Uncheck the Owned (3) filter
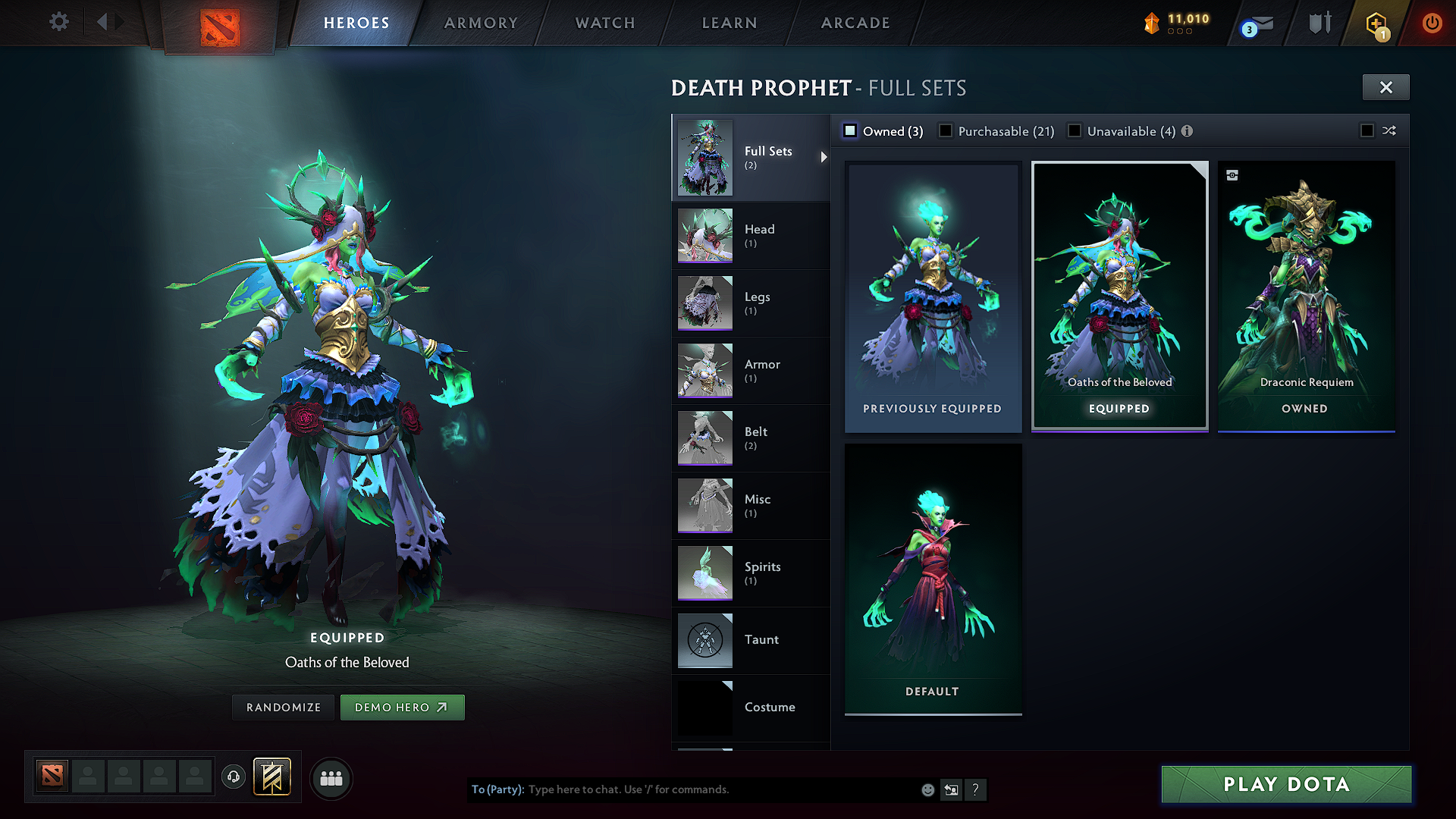Screen dimensions: 1456x819 click(x=850, y=130)
